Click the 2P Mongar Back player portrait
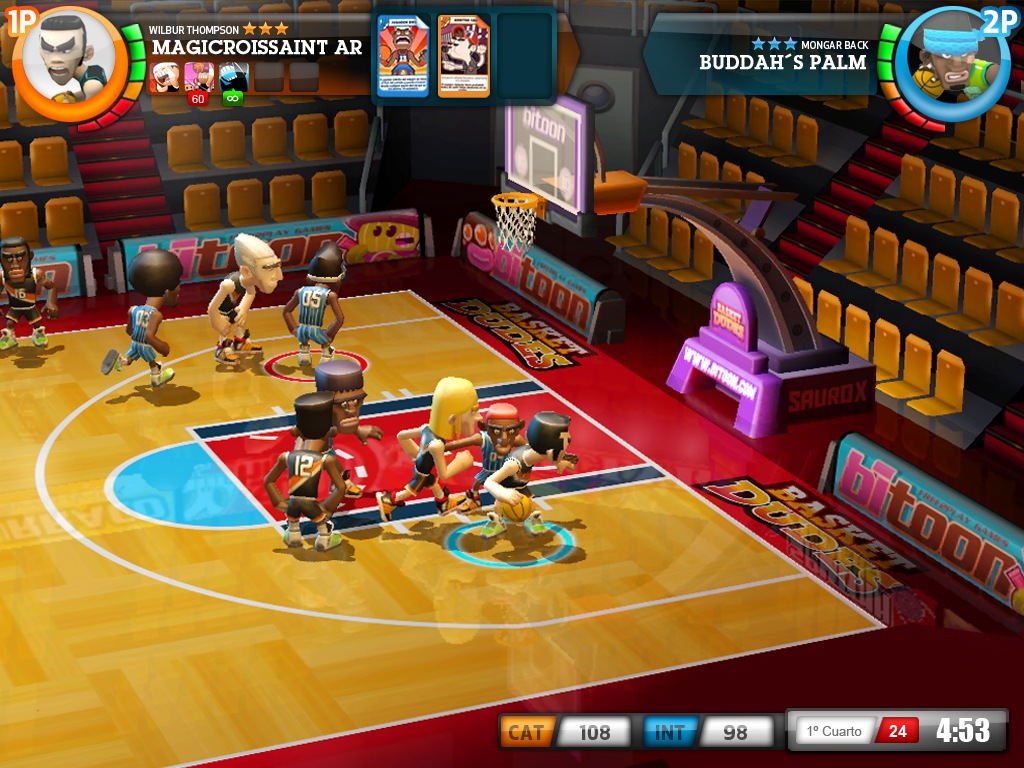The image size is (1024, 768). coord(945,60)
